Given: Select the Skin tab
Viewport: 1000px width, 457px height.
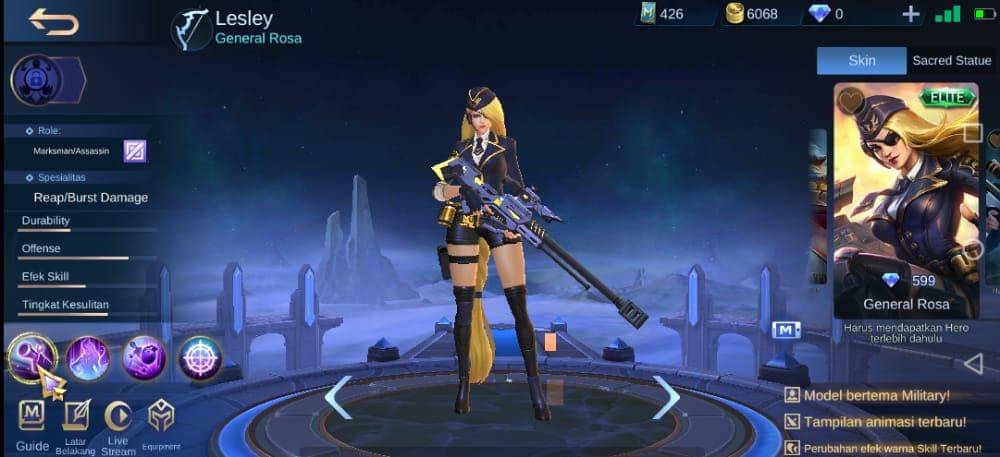Looking at the screenshot, I should point(861,61).
